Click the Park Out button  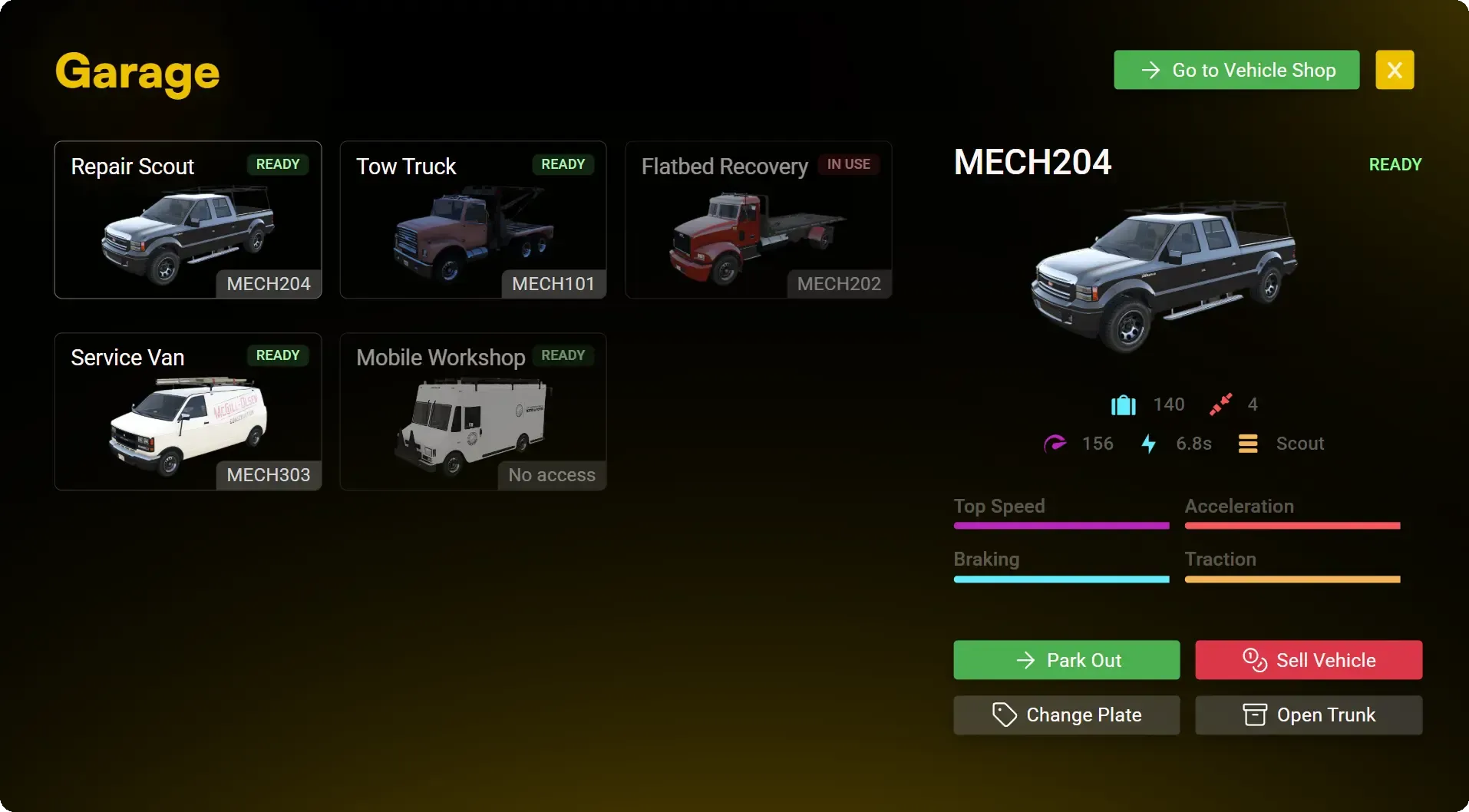1066,660
